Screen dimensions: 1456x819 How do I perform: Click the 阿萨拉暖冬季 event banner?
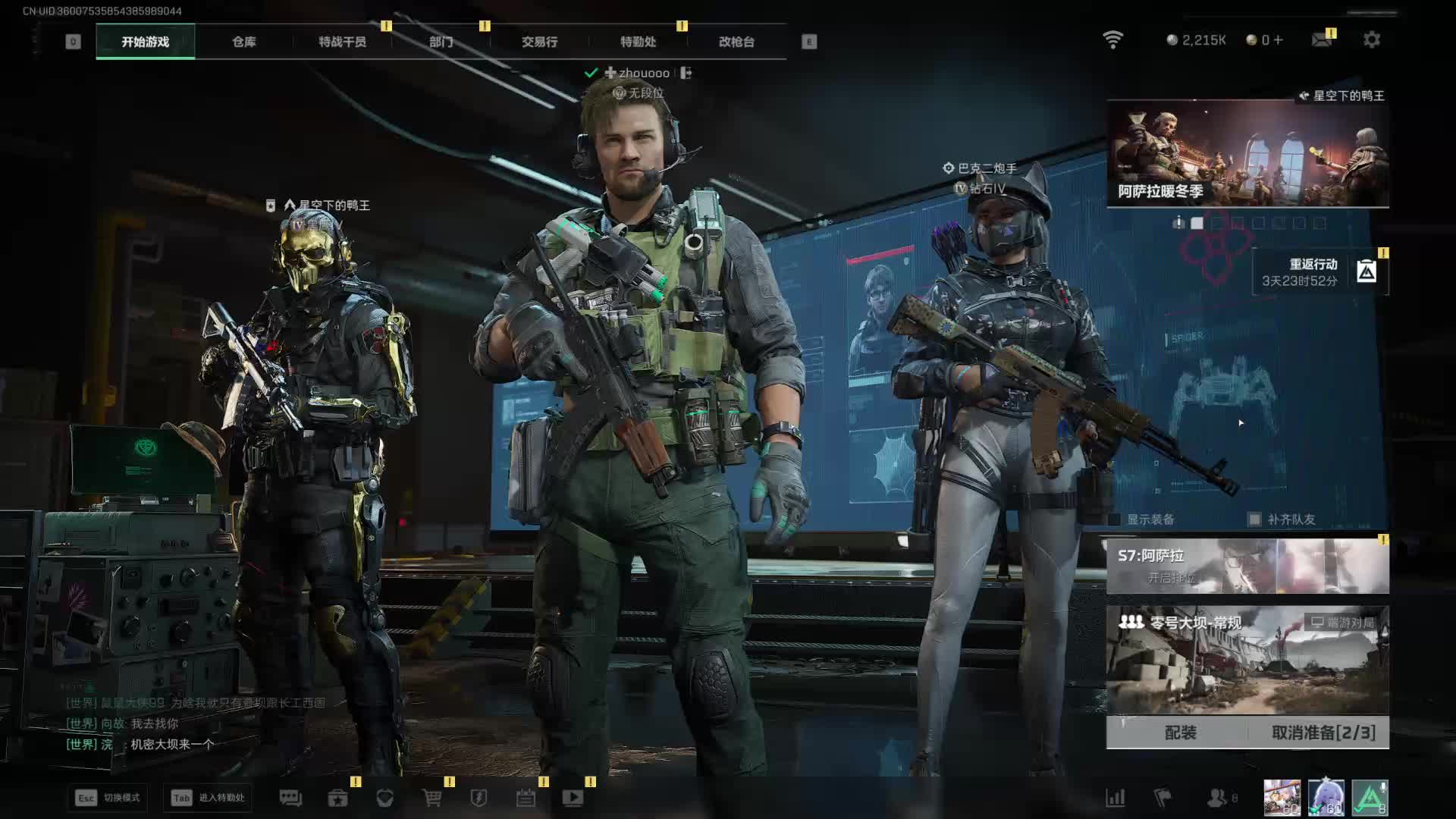pyautogui.click(x=1247, y=154)
